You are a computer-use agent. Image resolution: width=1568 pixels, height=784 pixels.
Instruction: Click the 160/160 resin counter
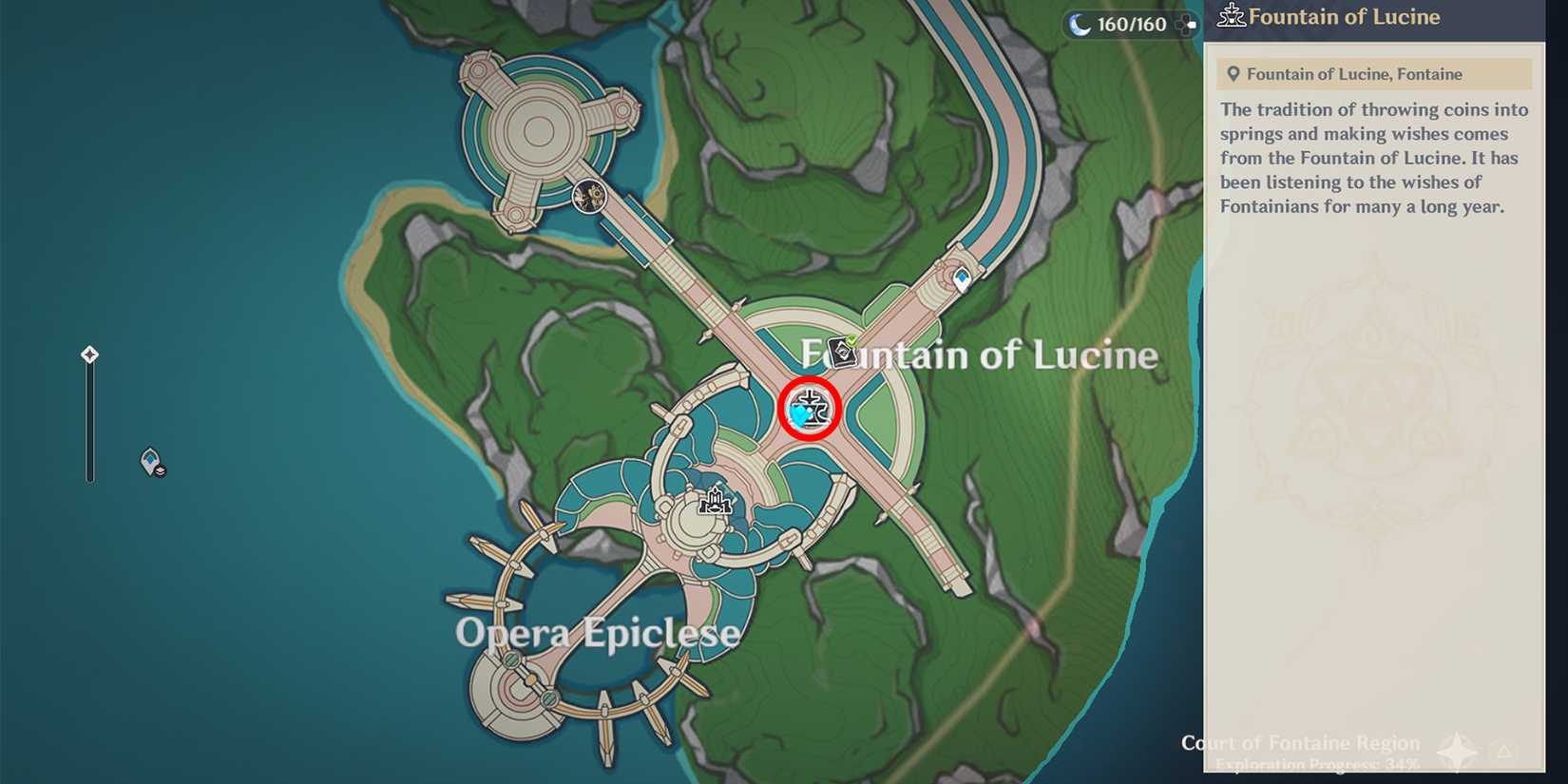point(1129,24)
